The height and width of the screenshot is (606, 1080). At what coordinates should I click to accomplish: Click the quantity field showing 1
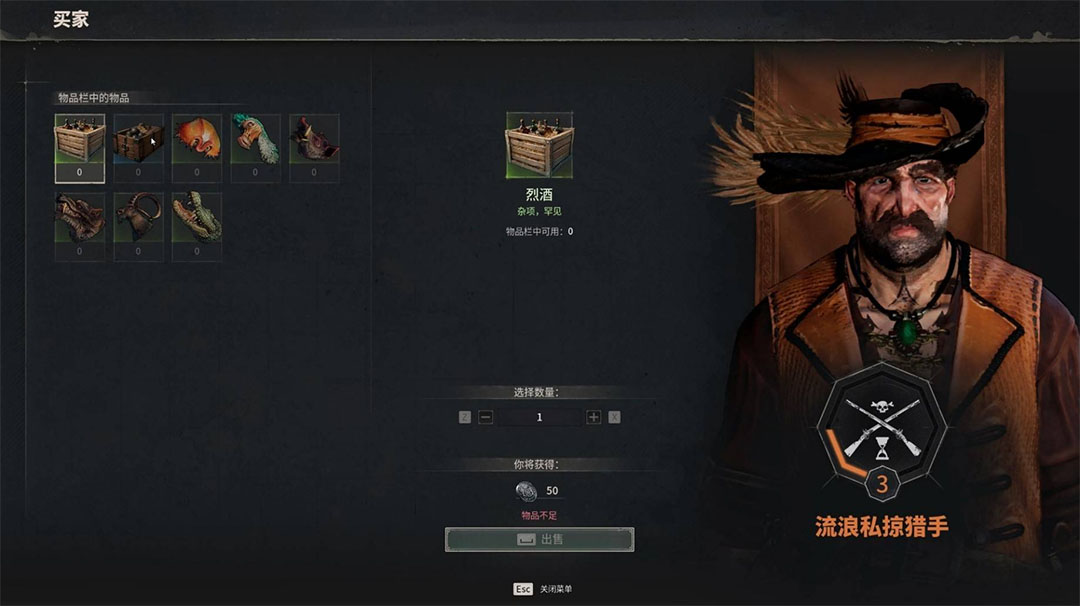coord(540,417)
